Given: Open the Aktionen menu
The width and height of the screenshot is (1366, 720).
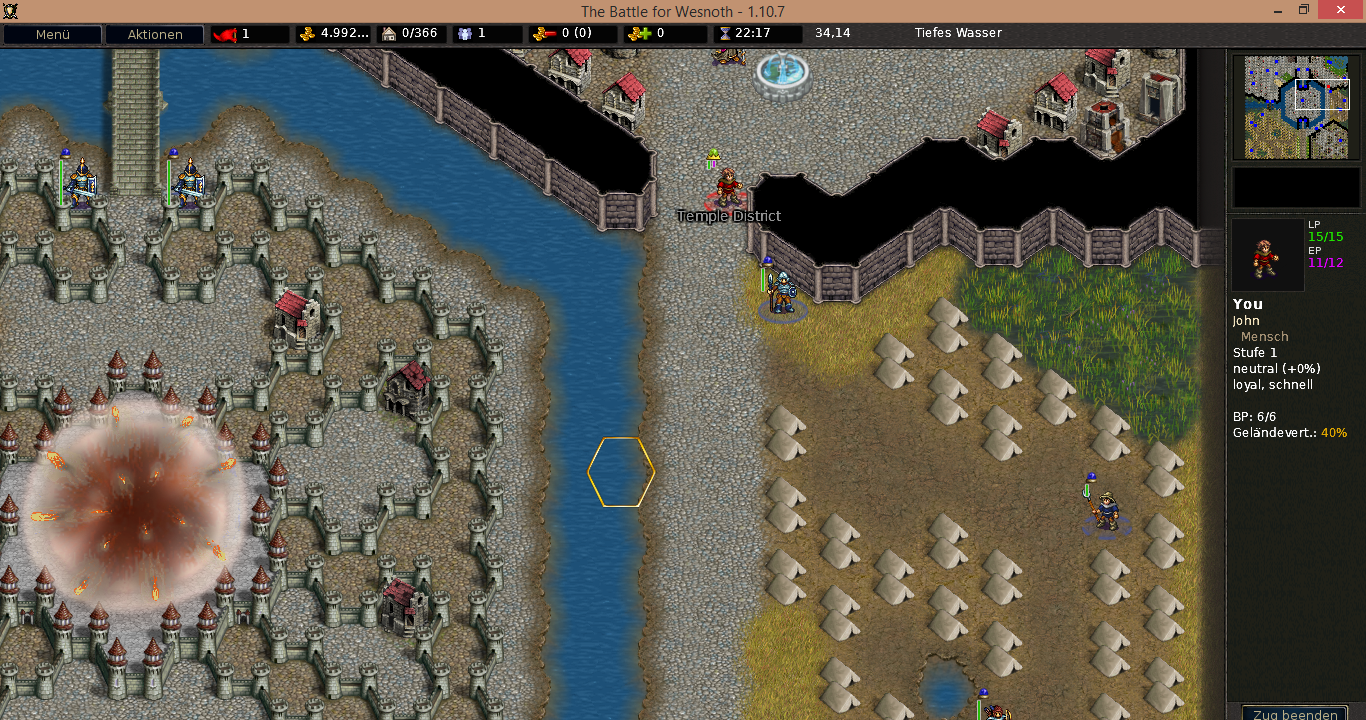Looking at the screenshot, I should point(154,34).
